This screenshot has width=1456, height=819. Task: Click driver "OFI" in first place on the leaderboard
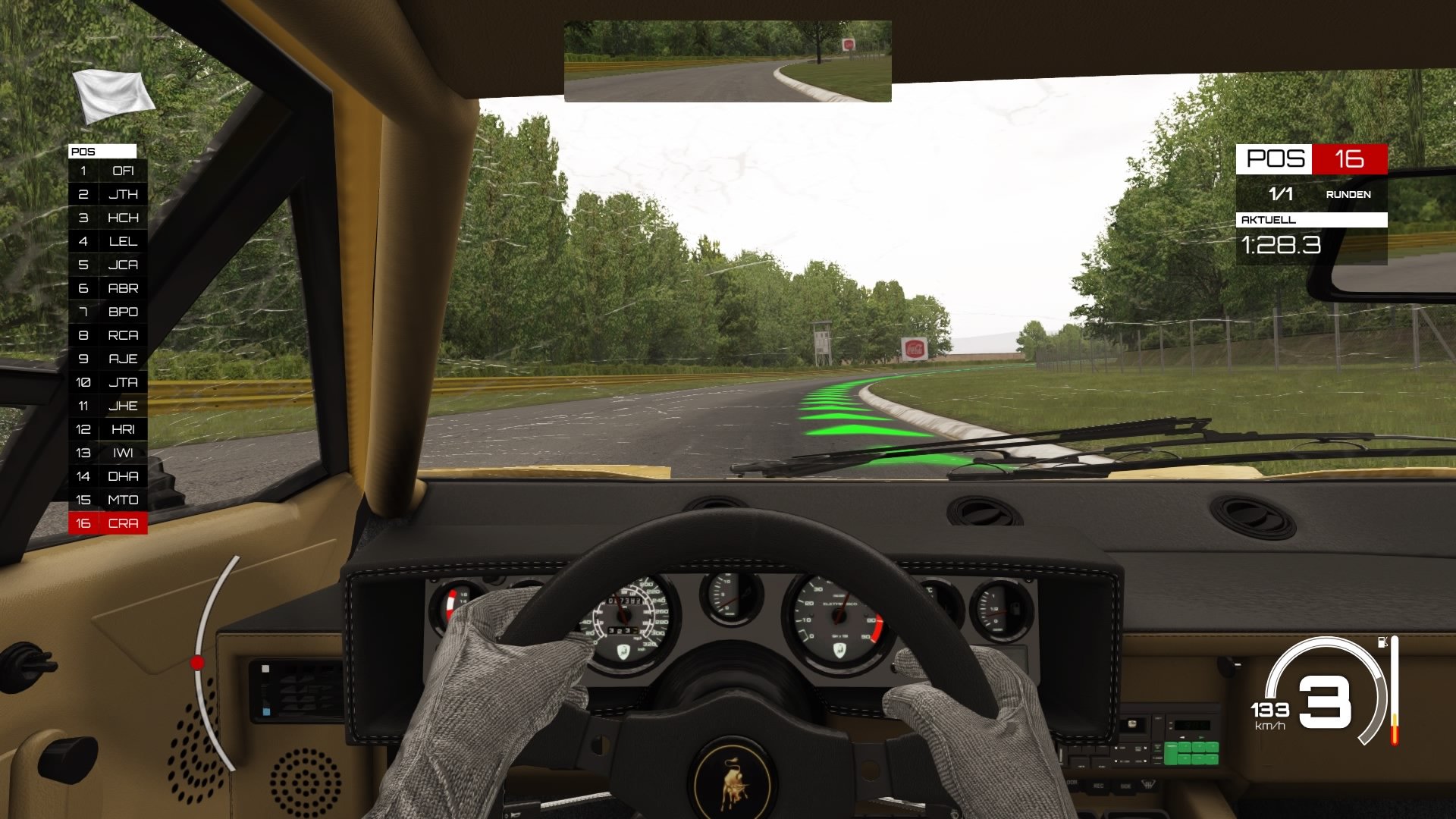click(x=123, y=171)
